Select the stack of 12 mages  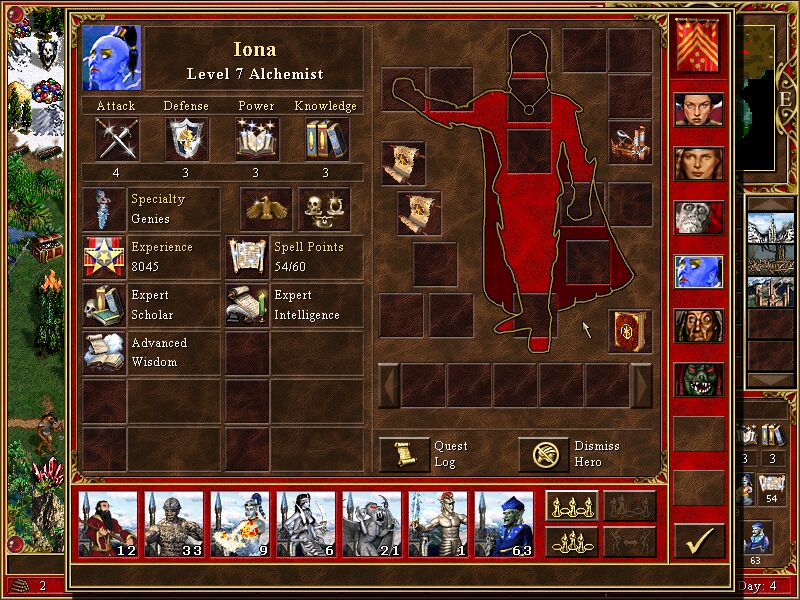108,524
